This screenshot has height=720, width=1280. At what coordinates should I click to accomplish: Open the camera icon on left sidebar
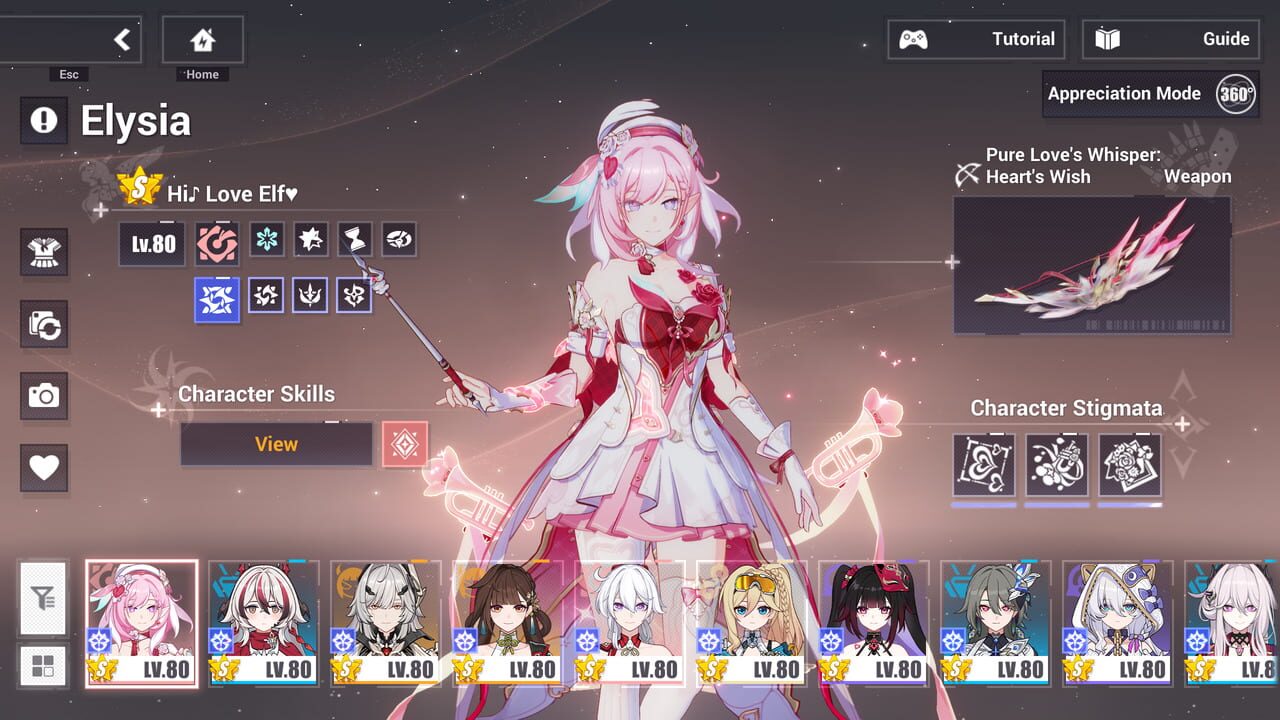44,397
